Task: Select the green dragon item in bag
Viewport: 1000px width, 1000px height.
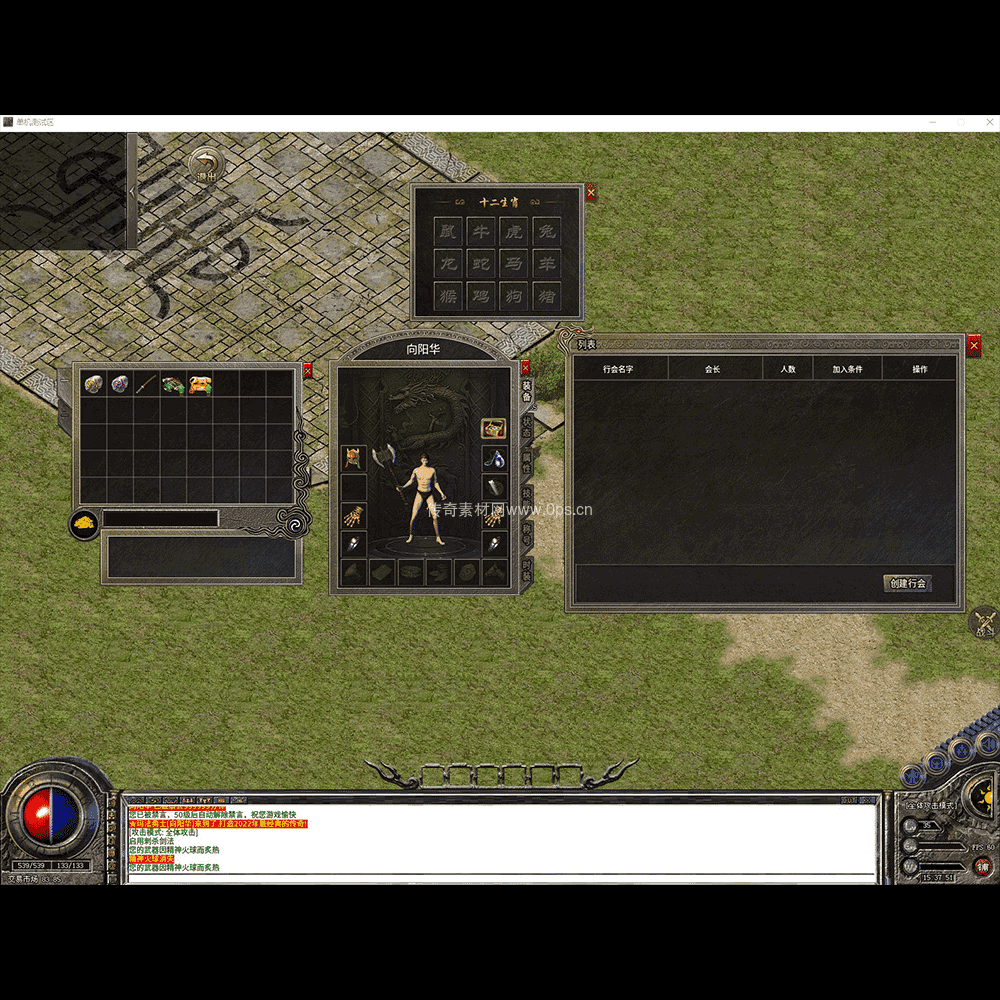Action: coord(173,384)
